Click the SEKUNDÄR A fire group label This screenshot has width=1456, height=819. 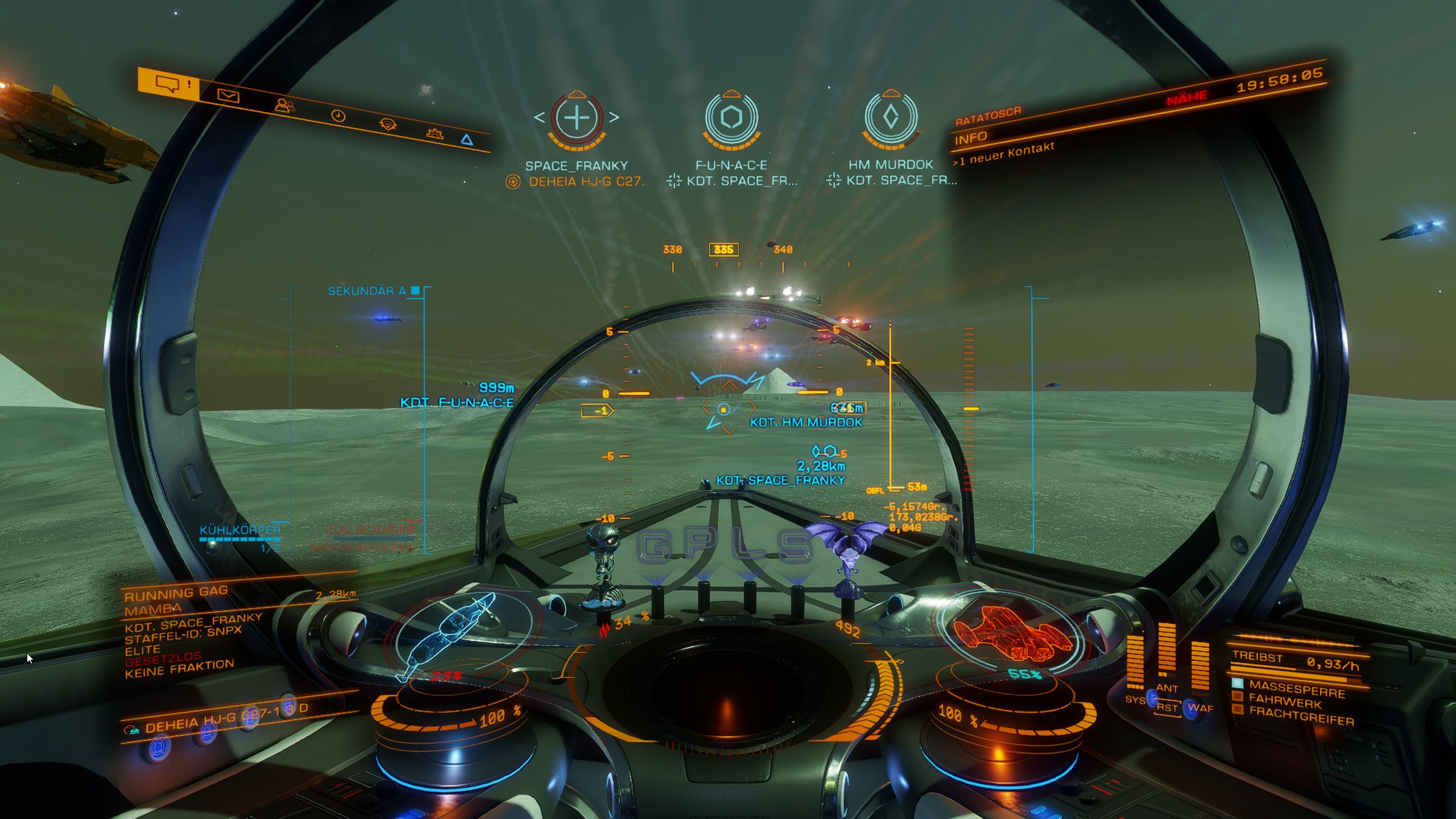tap(367, 291)
